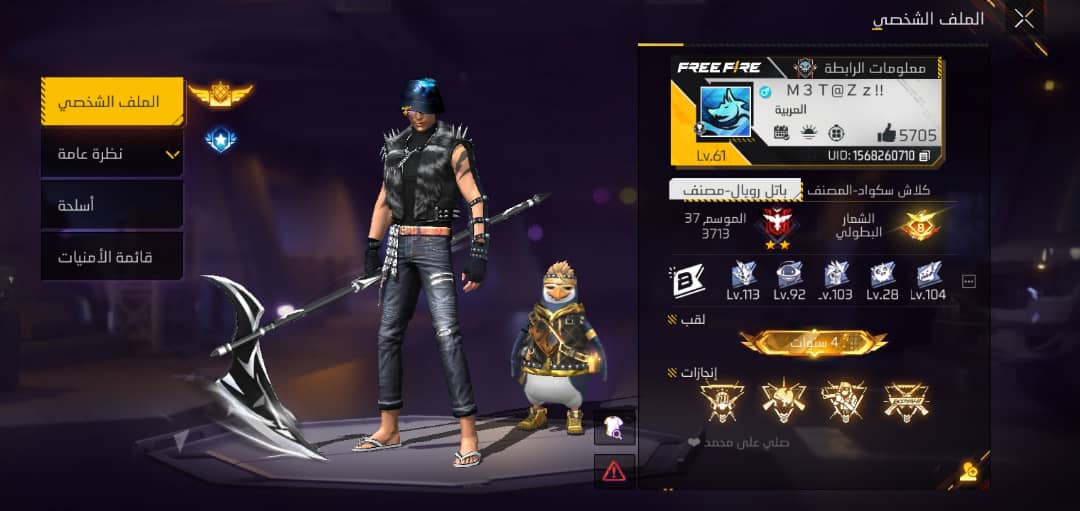The image size is (1080, 511).
Task: Click the golden winged badge beside the profile tab
Action: pyautogui.click(x=220, y=95)
